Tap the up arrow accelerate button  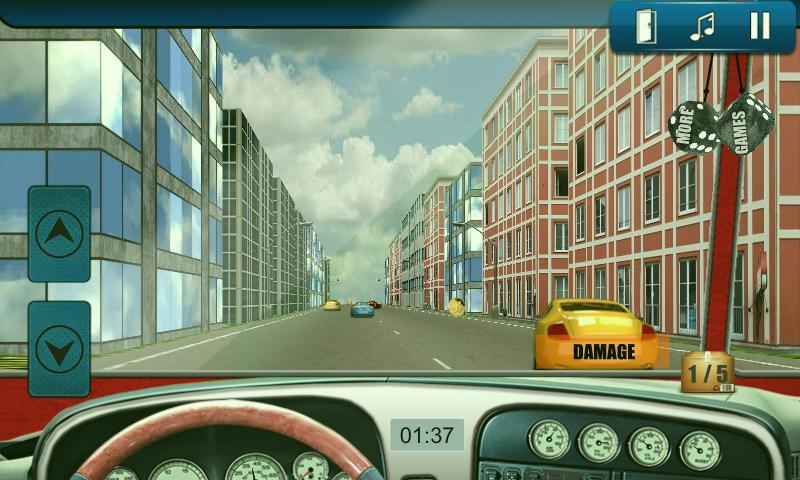point(59,233)
